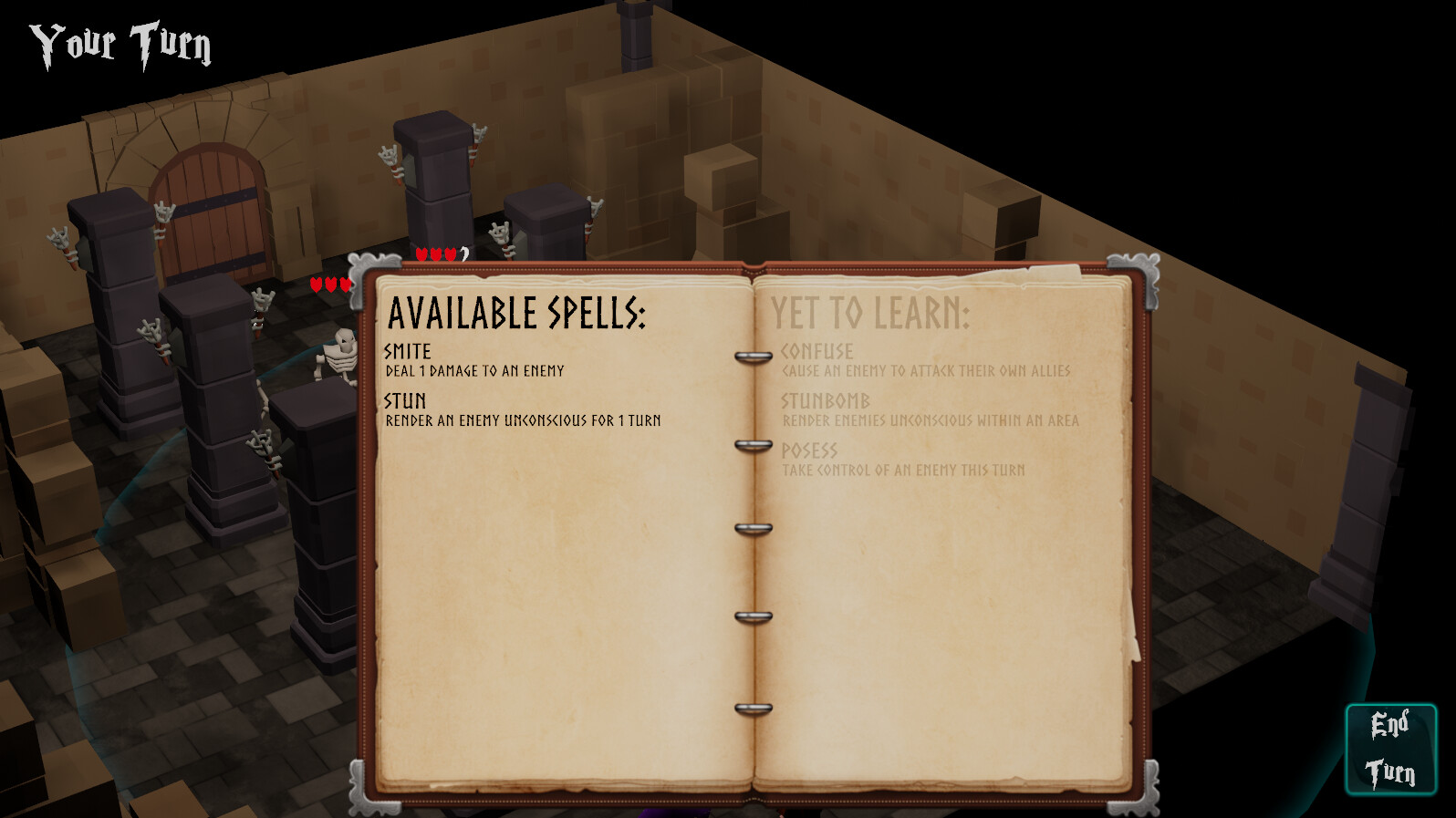Viewport: 1456px width, 818px height.
Task: Click the Posess spell in Yet to Learn
Action: click(810, 450)
